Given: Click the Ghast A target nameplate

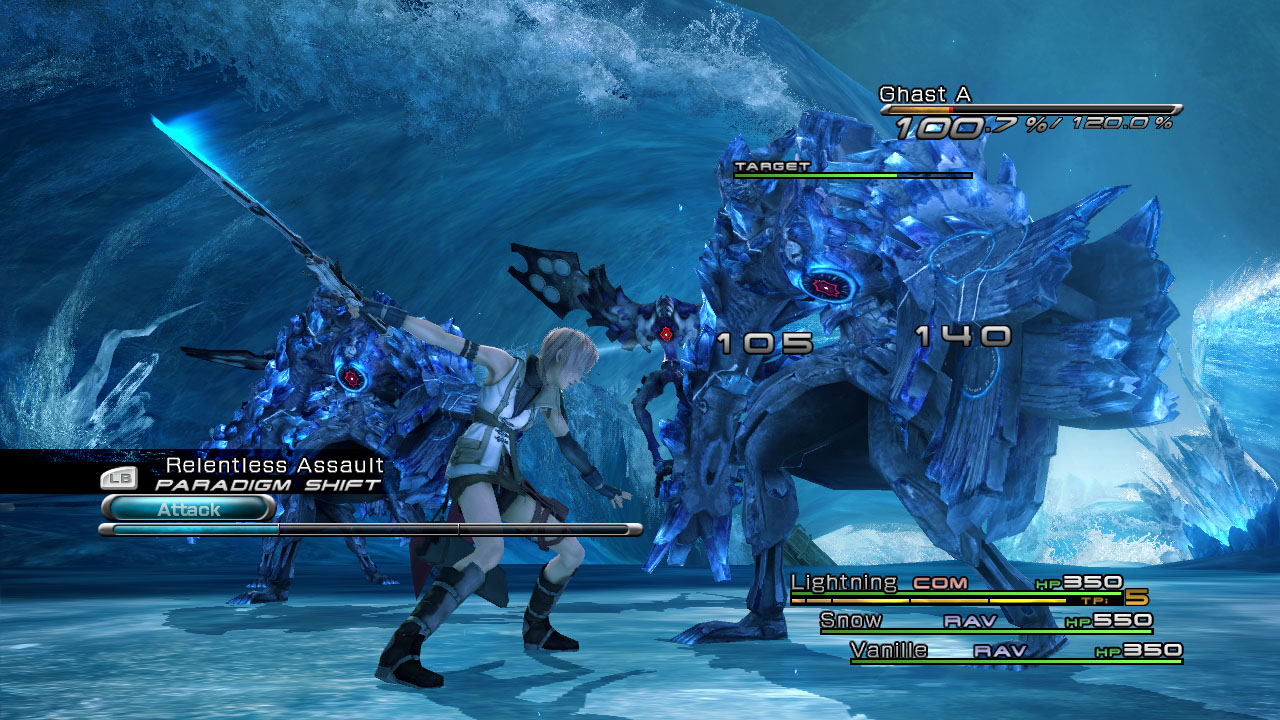Looking at the screenshot, I should 925,95.
